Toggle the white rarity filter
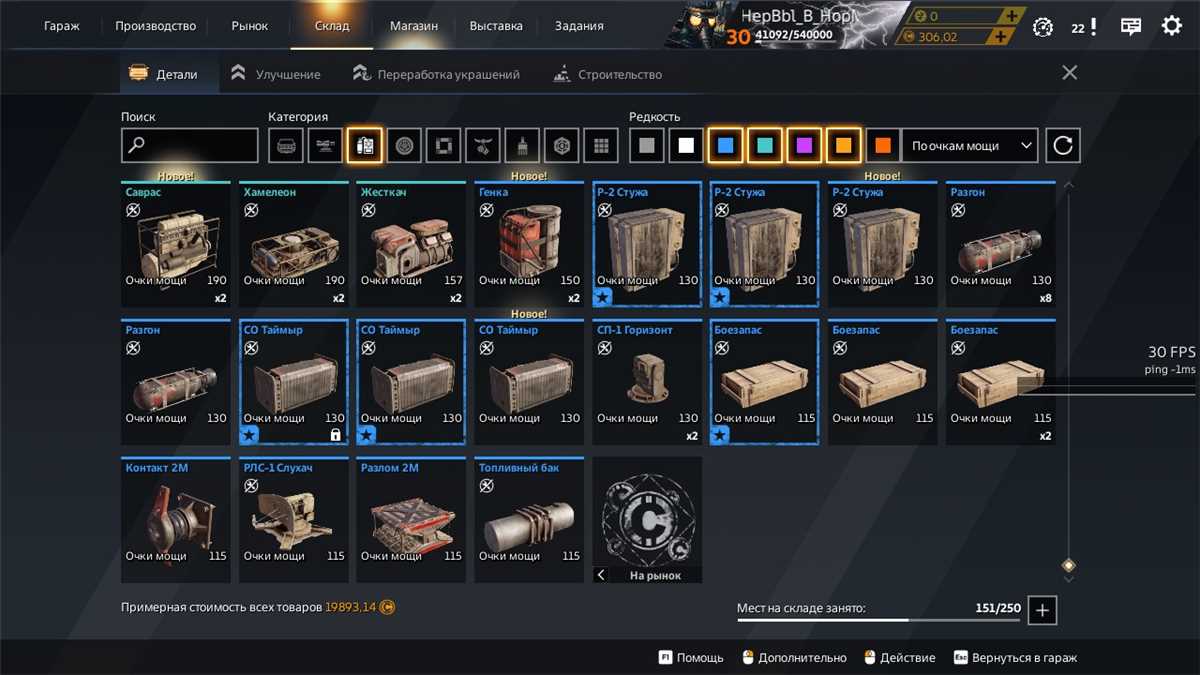Image resolution: width=1200 pixels, height=675 pixels. (686, 146)
